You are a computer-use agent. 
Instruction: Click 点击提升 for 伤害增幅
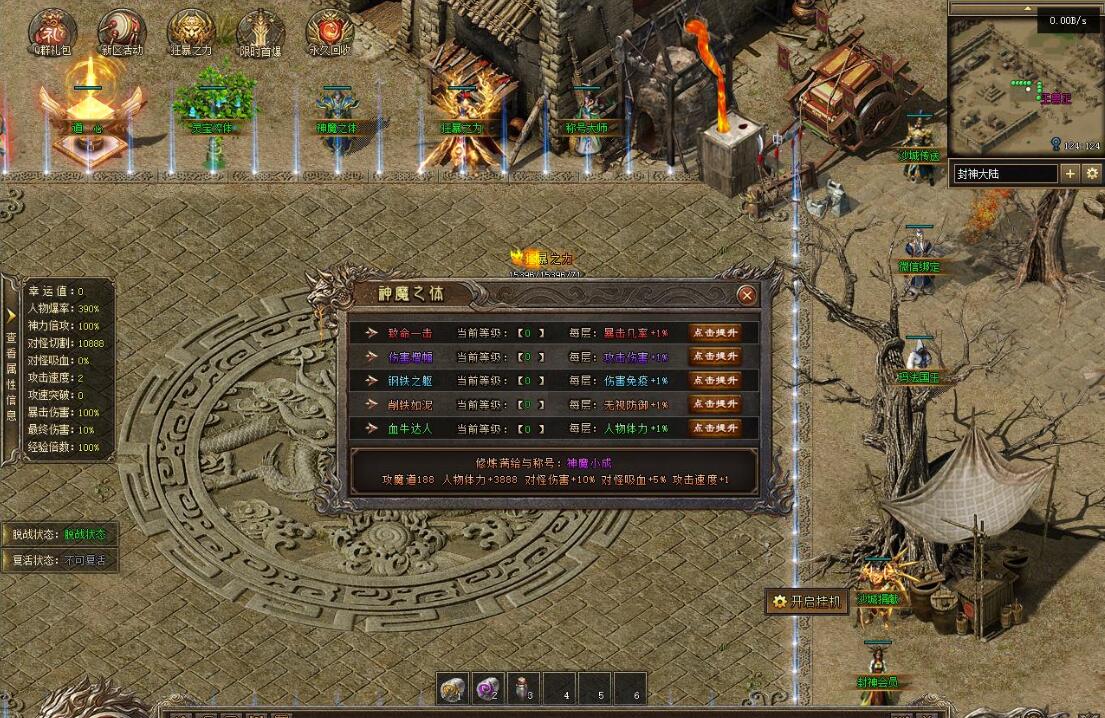click(x=715, y=356)
